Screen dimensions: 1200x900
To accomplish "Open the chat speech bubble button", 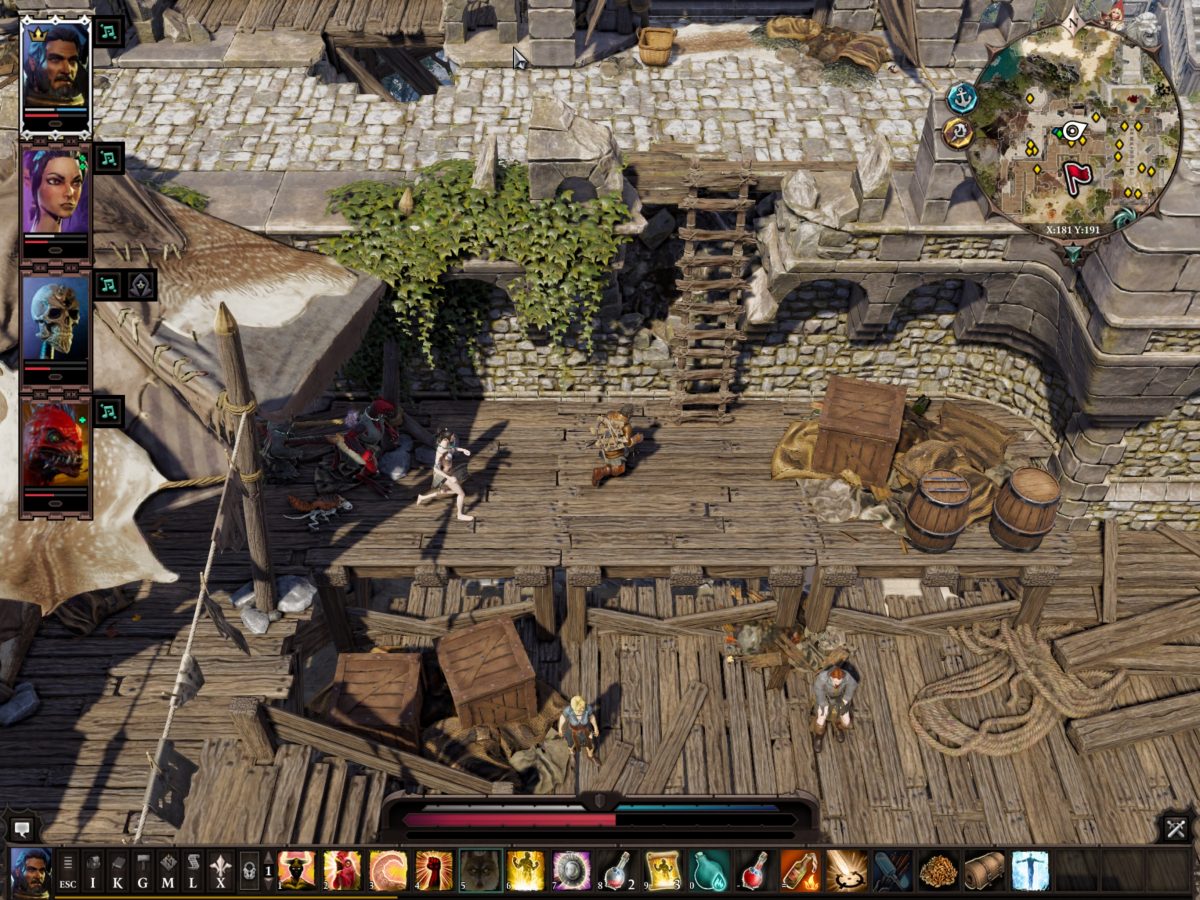I will [x=22, y=828].
